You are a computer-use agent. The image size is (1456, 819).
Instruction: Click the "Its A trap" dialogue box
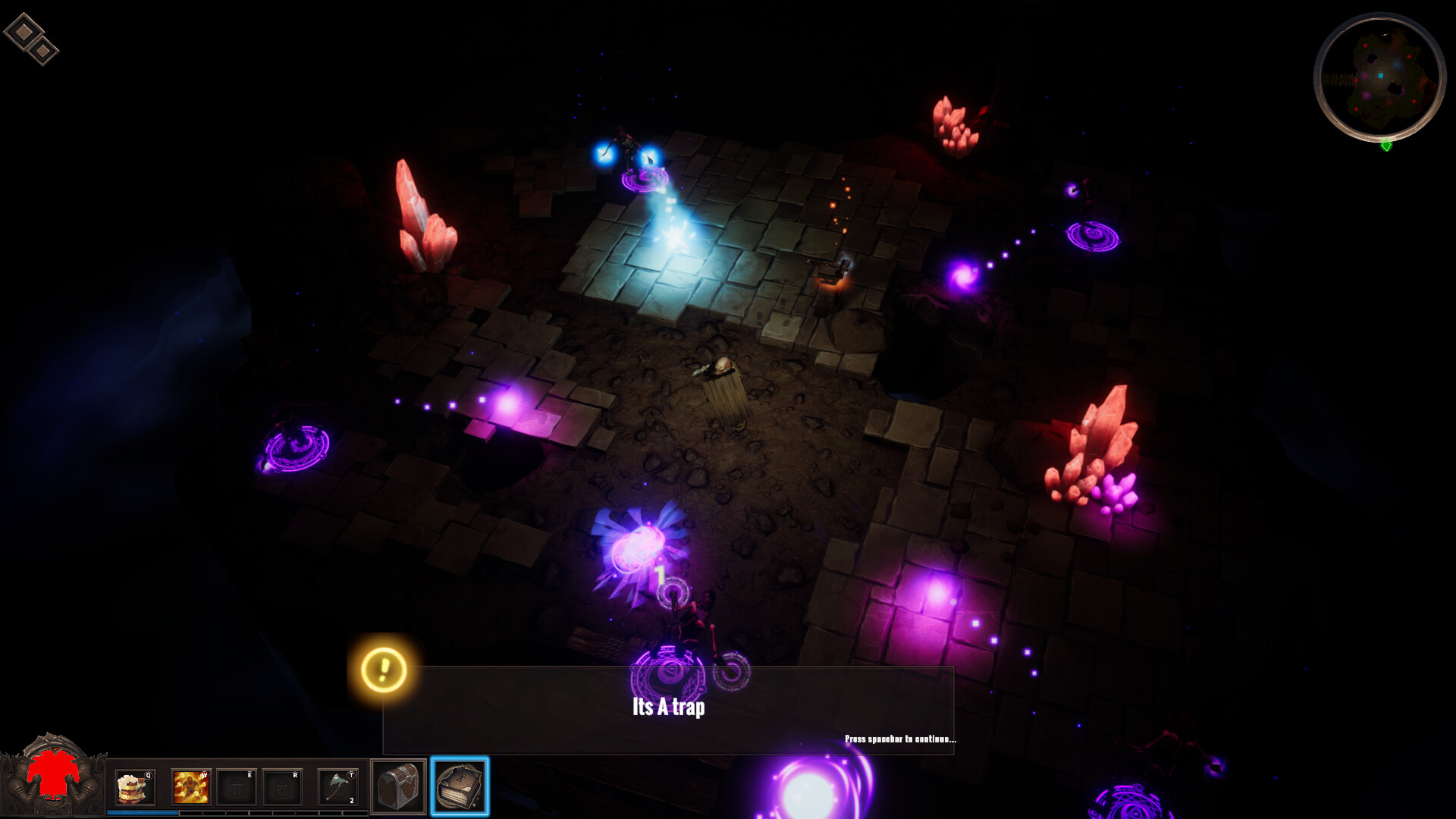coord(668,710)
